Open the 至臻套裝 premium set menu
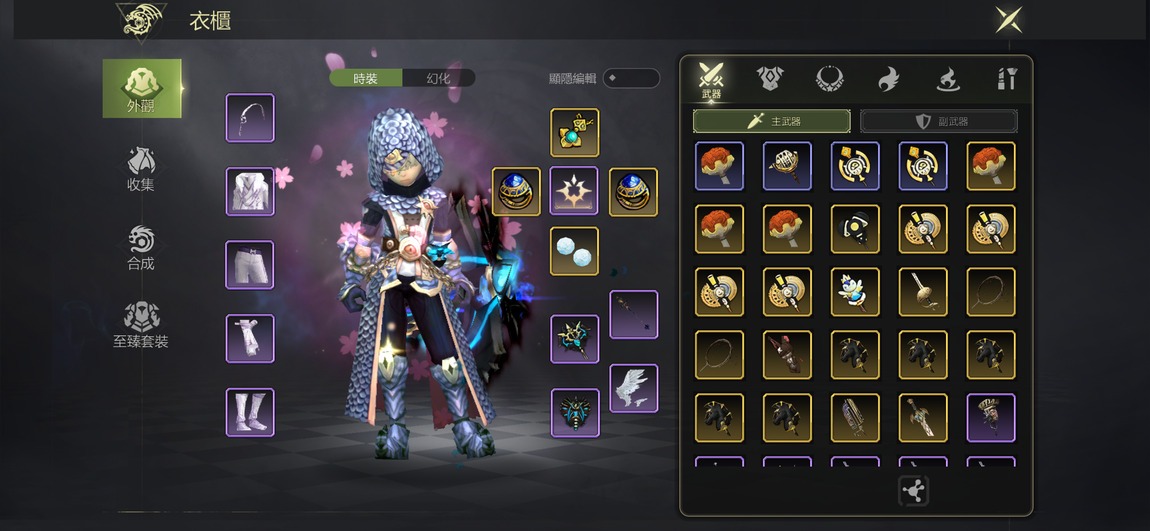This screenshot has height=531, width=1150. pos(141,326)
